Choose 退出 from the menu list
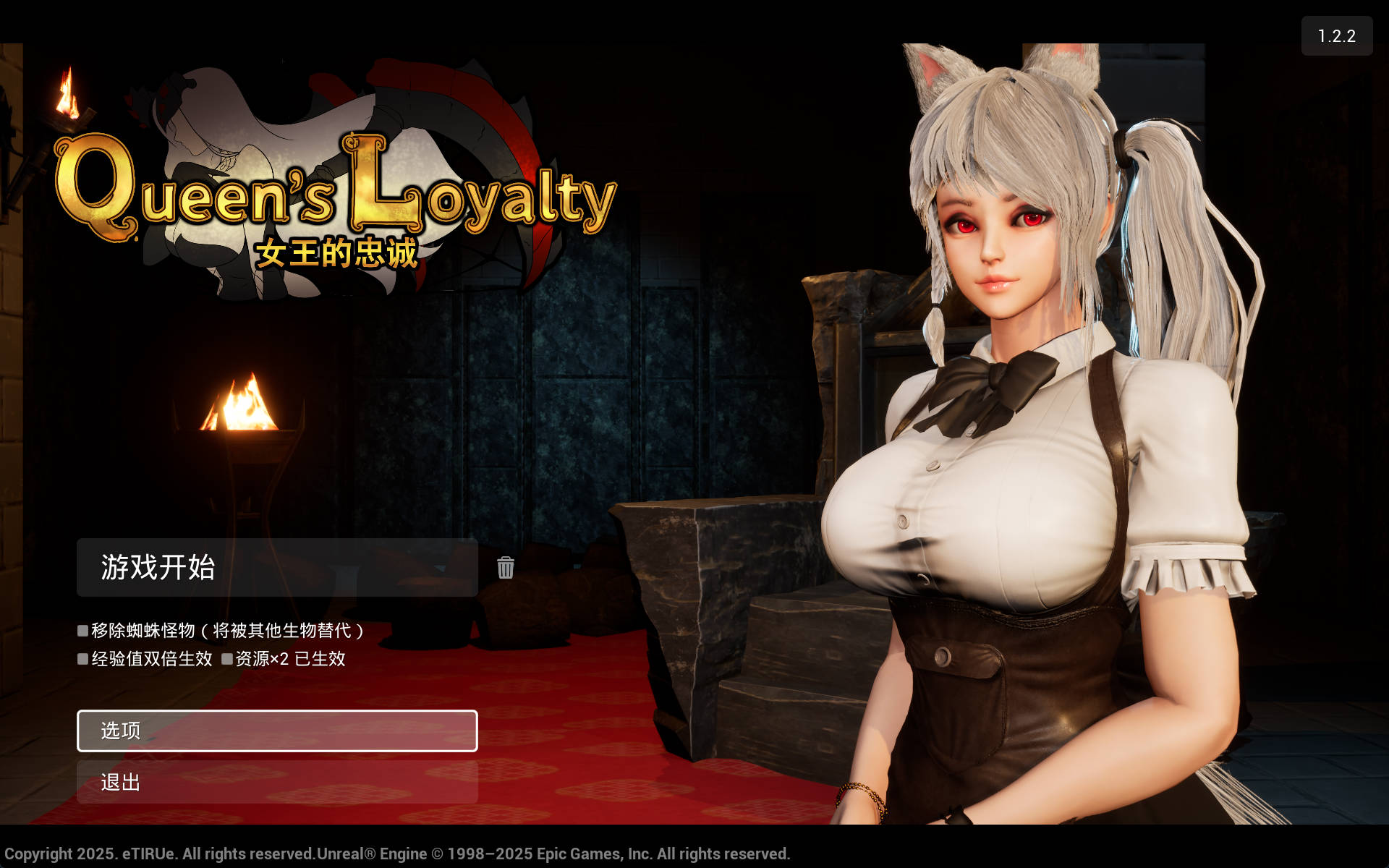Viewport: 1389px width, 868px height. coord(277,783)
